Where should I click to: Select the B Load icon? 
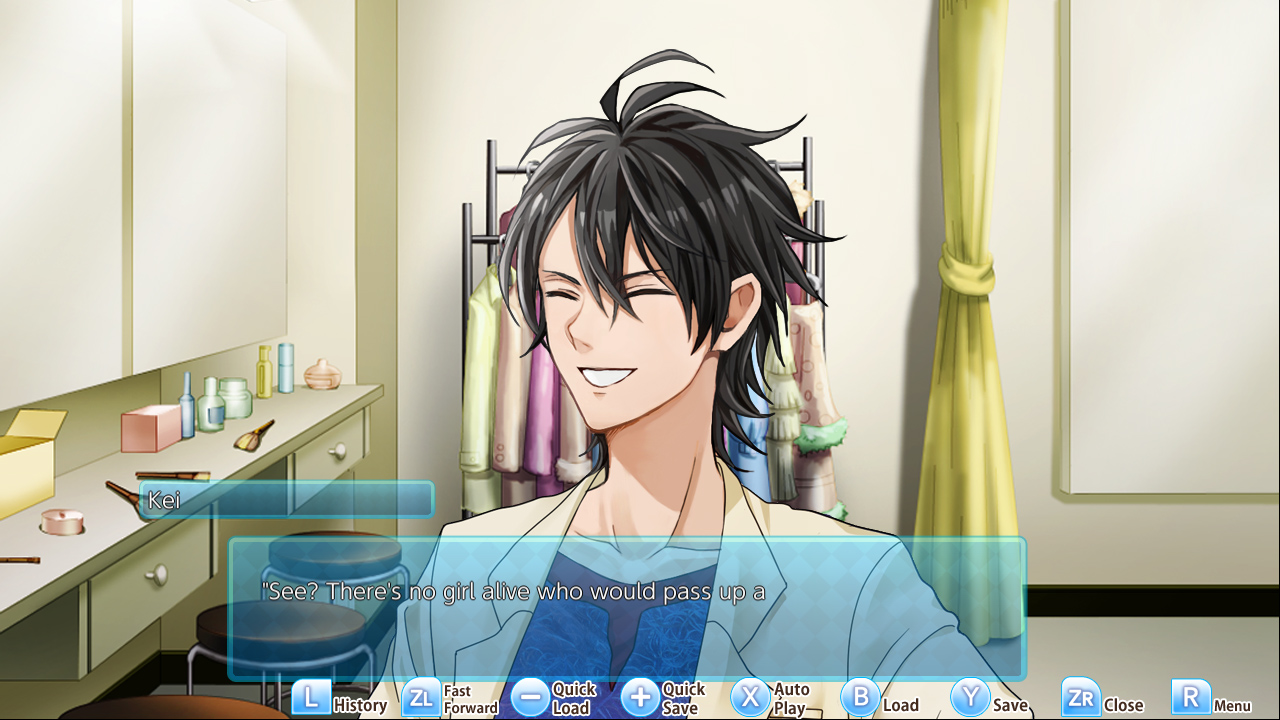tap(861, 698)
